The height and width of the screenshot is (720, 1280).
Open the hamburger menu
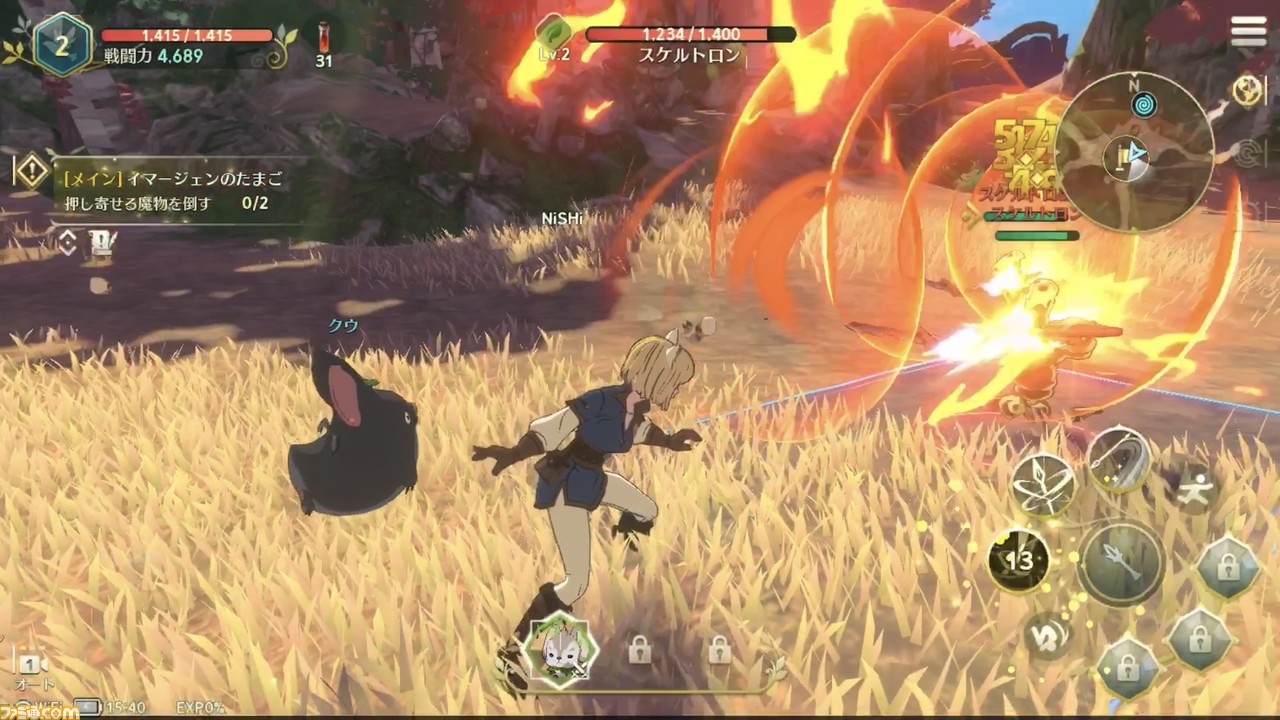1248,31
